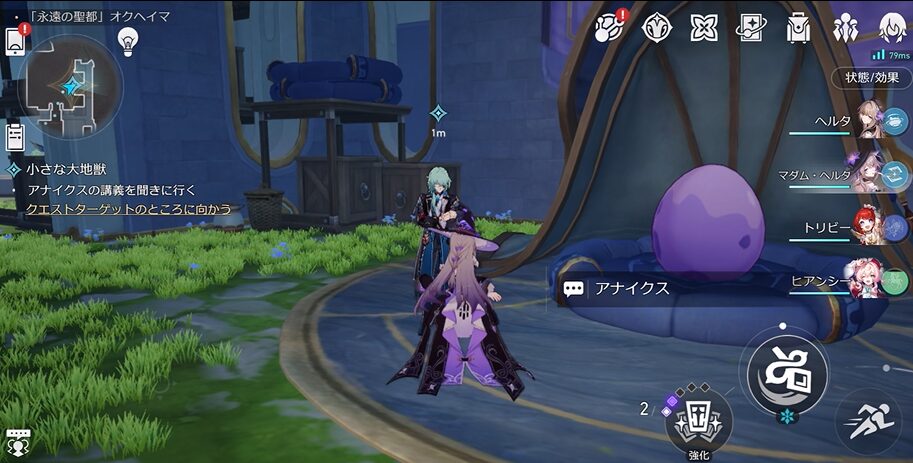Open the event icon with red alert
The width and height of the screenshot is (913, 463).
610,28
